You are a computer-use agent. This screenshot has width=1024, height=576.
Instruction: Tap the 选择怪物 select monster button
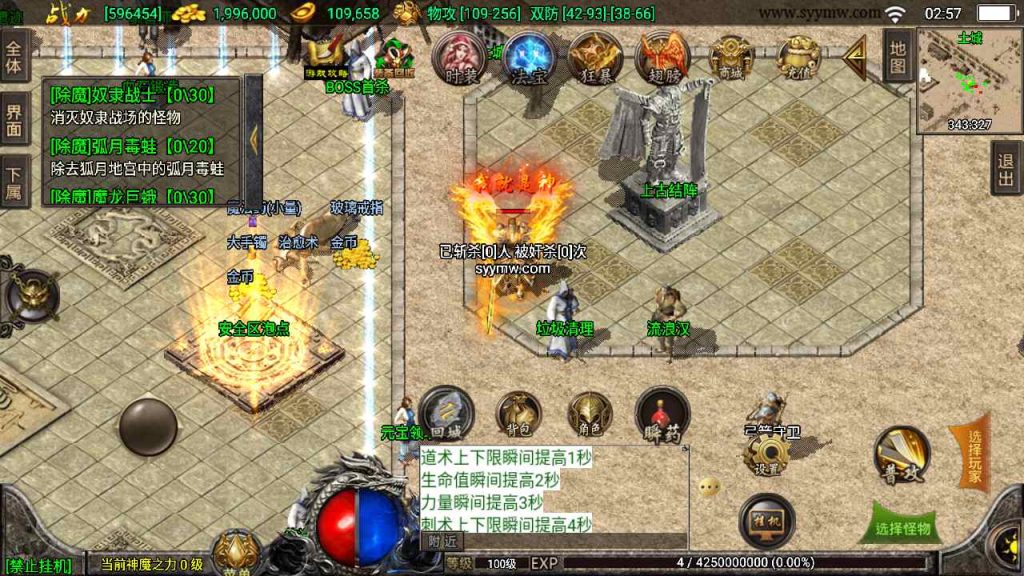[901, 529]
